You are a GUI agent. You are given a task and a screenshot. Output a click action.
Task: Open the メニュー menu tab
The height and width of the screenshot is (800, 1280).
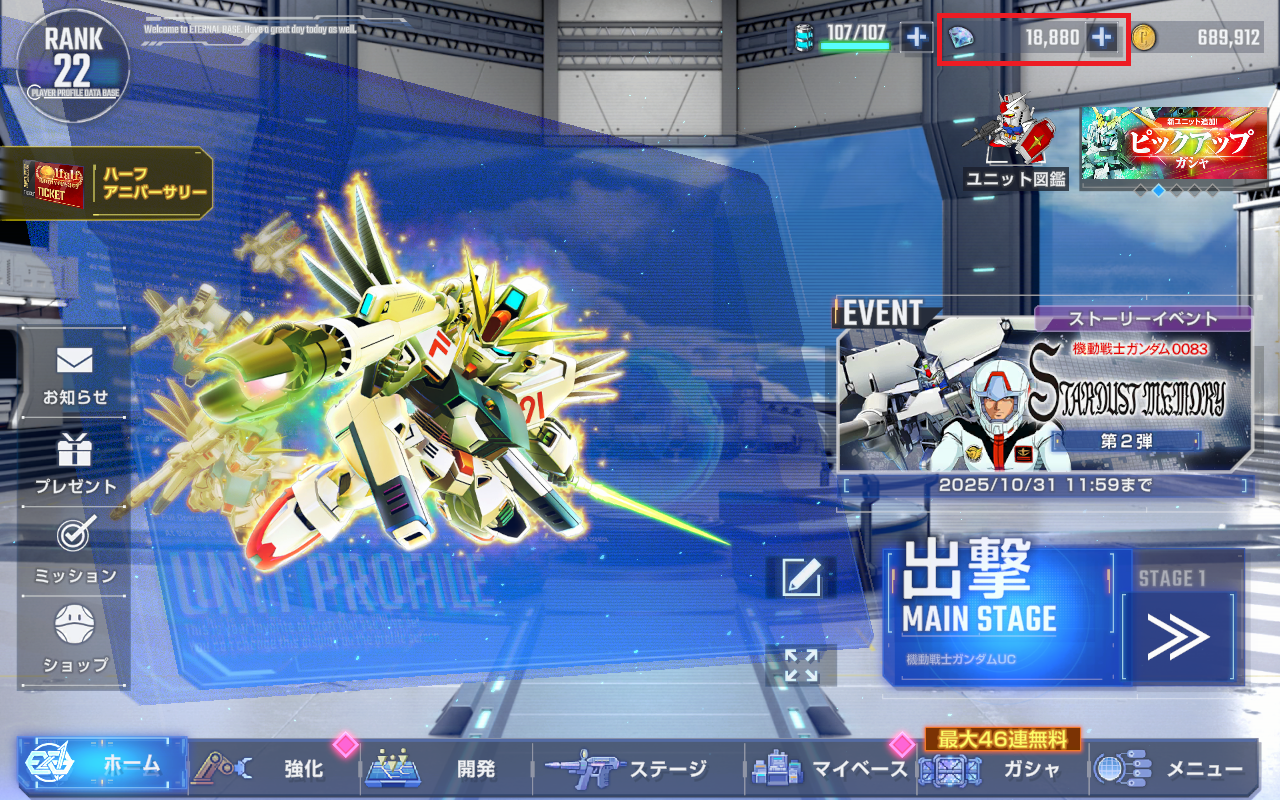(1174, 768)
